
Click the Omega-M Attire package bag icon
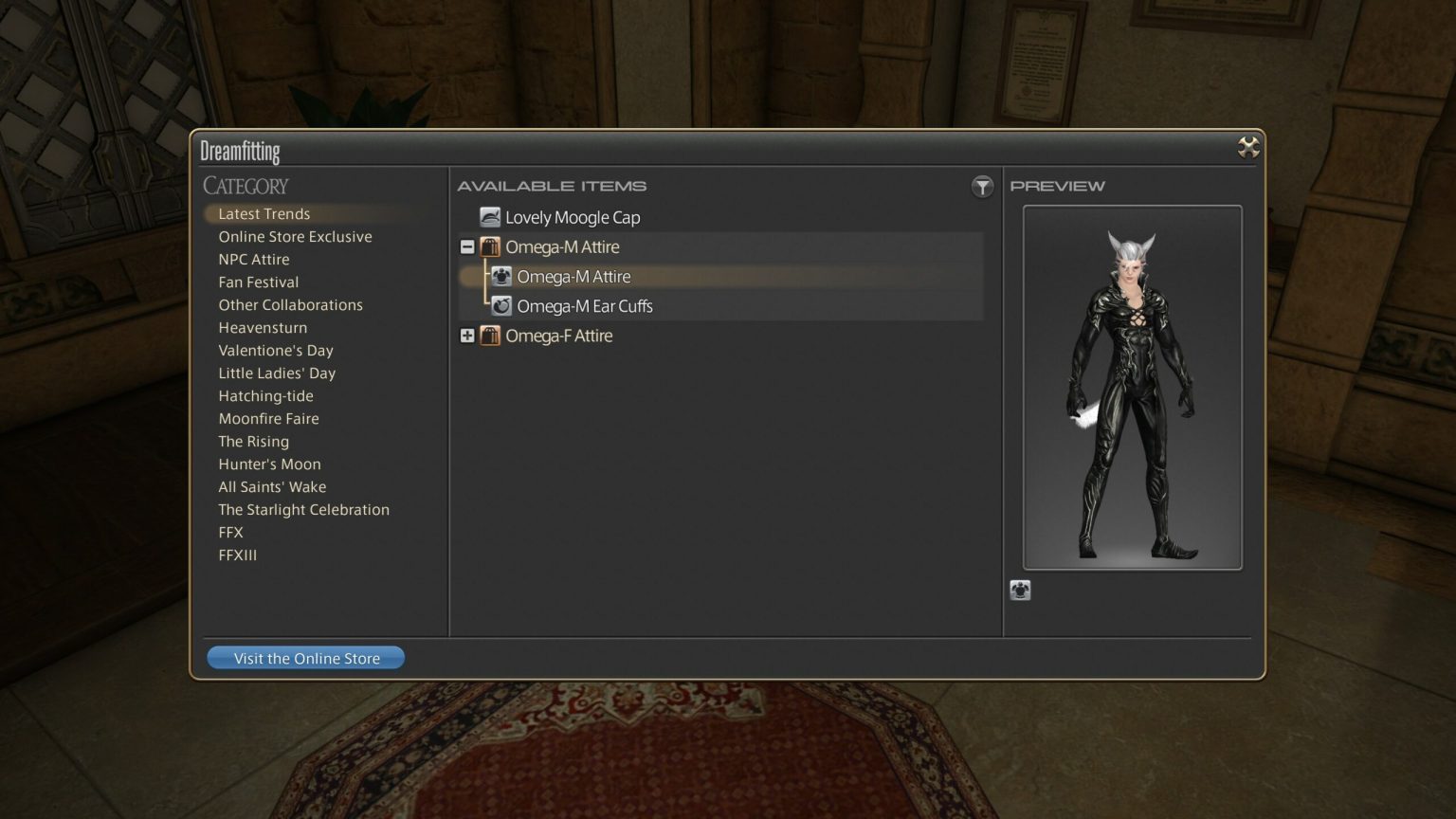tap(489, 246)
